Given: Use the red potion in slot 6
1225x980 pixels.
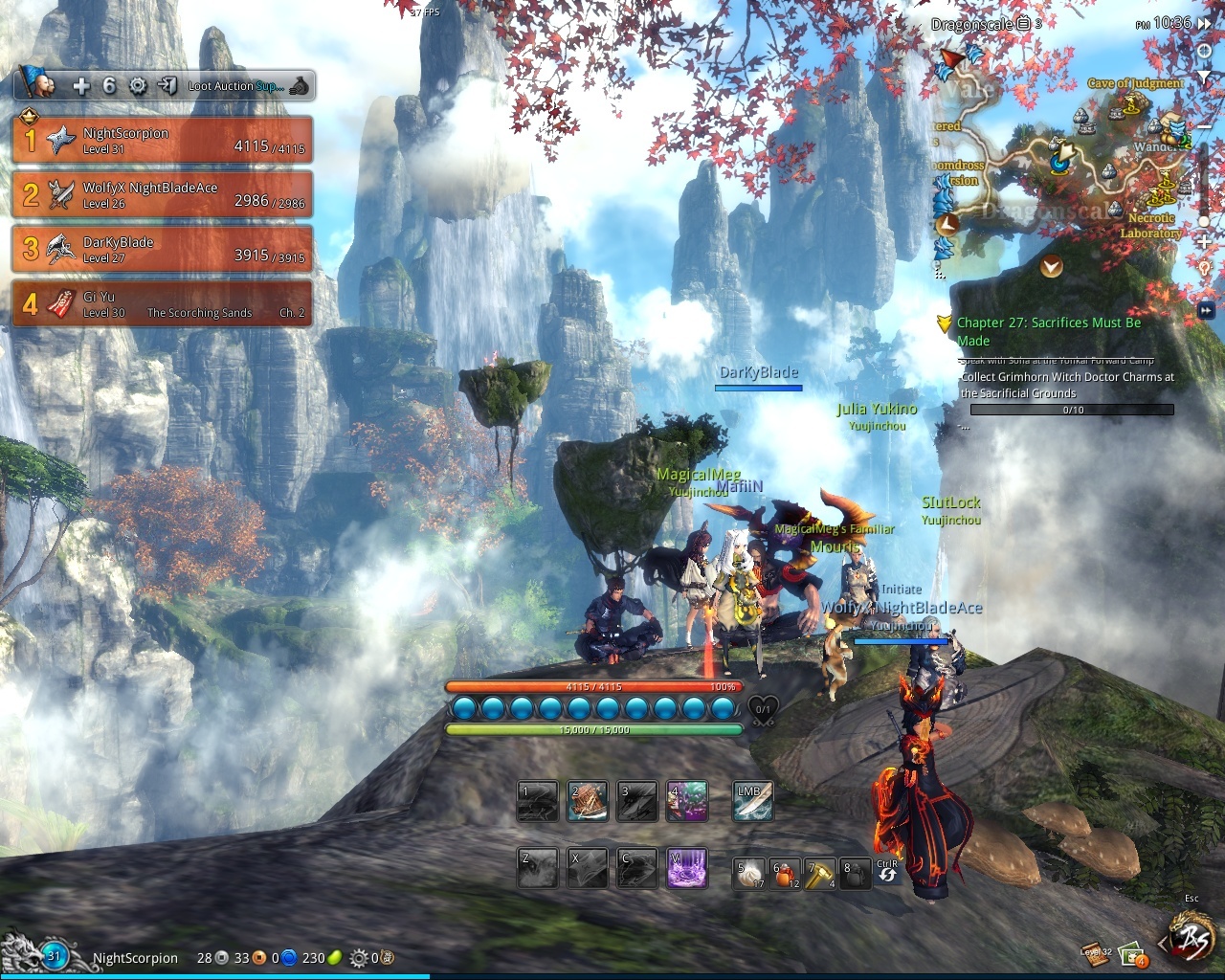Looking at the screenshot, I should point(785,874).
